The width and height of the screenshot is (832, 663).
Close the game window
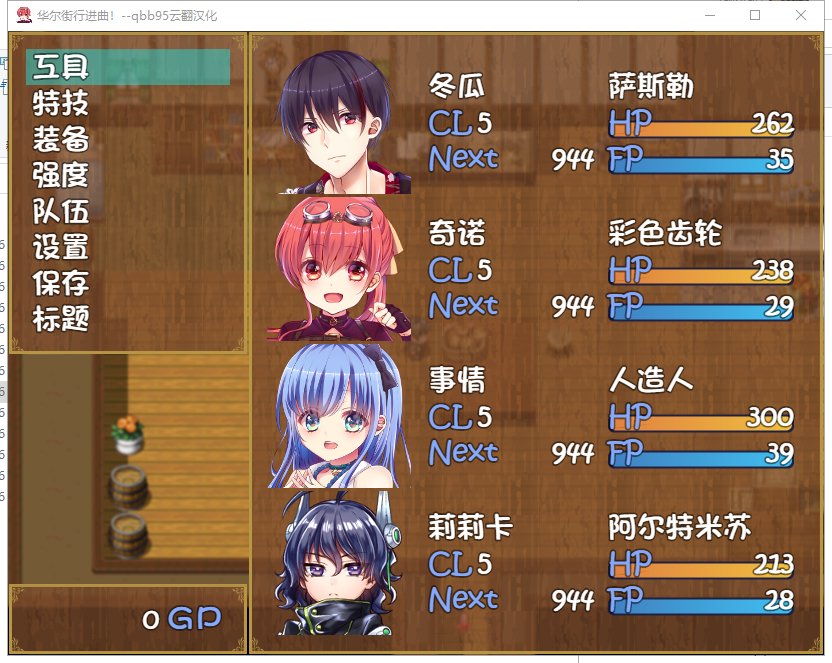click(x=801, y=15)
